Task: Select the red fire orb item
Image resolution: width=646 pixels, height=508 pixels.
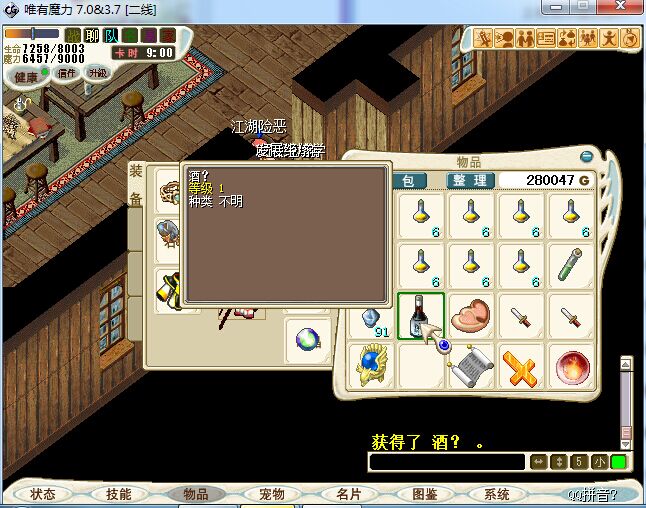Action: pos(571,366)
